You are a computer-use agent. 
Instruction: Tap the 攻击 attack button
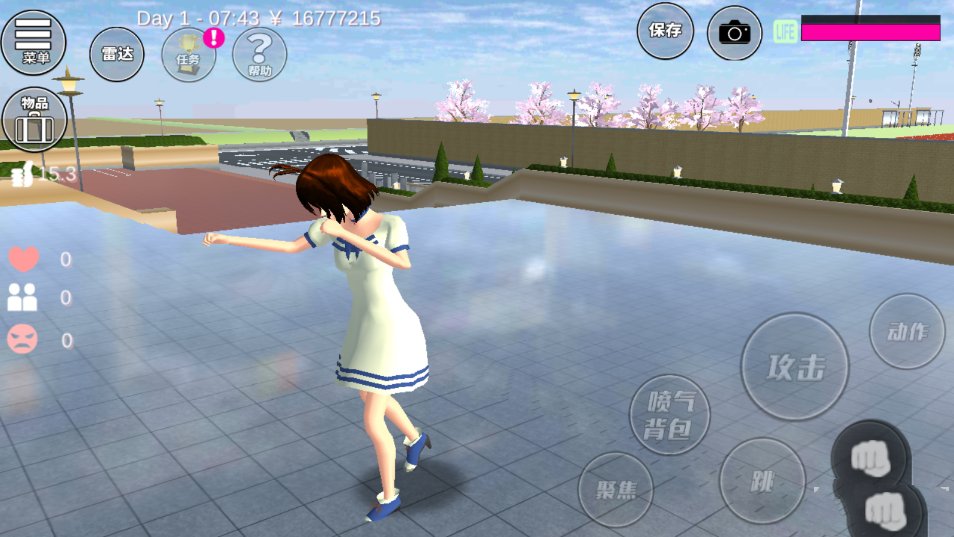pyautogui.click(x=795, y=367)
